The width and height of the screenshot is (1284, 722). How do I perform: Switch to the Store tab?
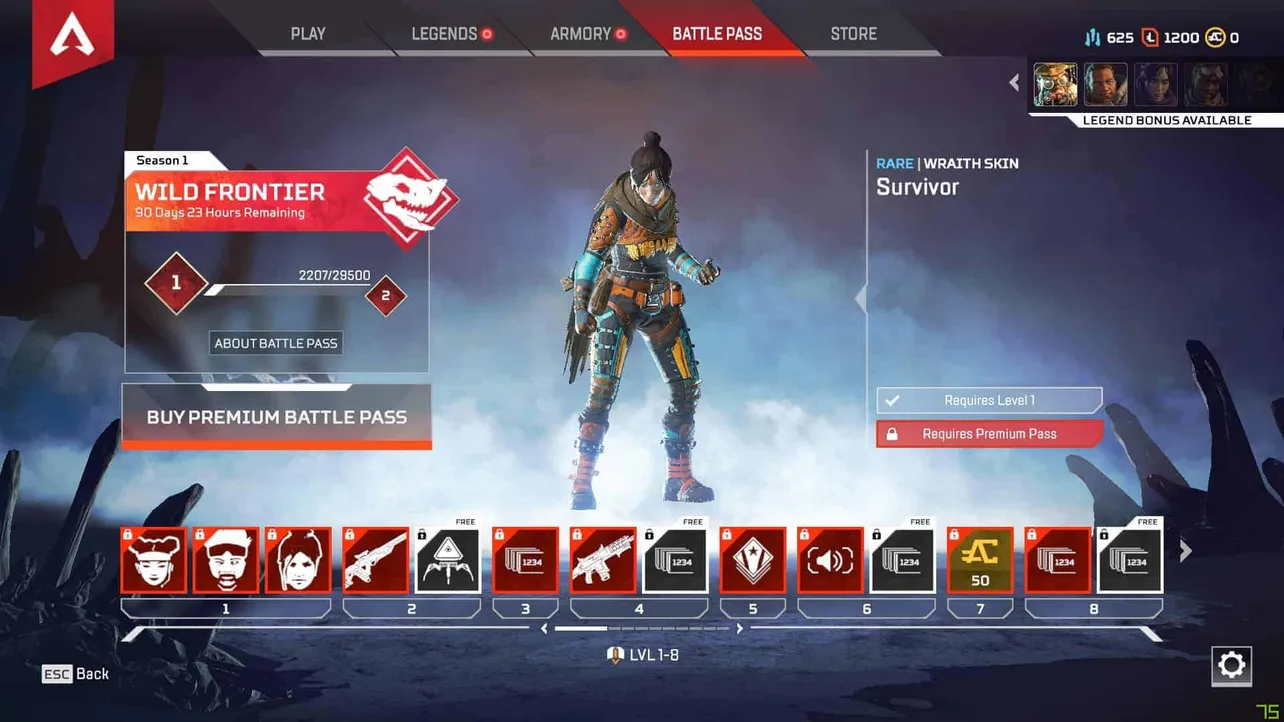852,33
